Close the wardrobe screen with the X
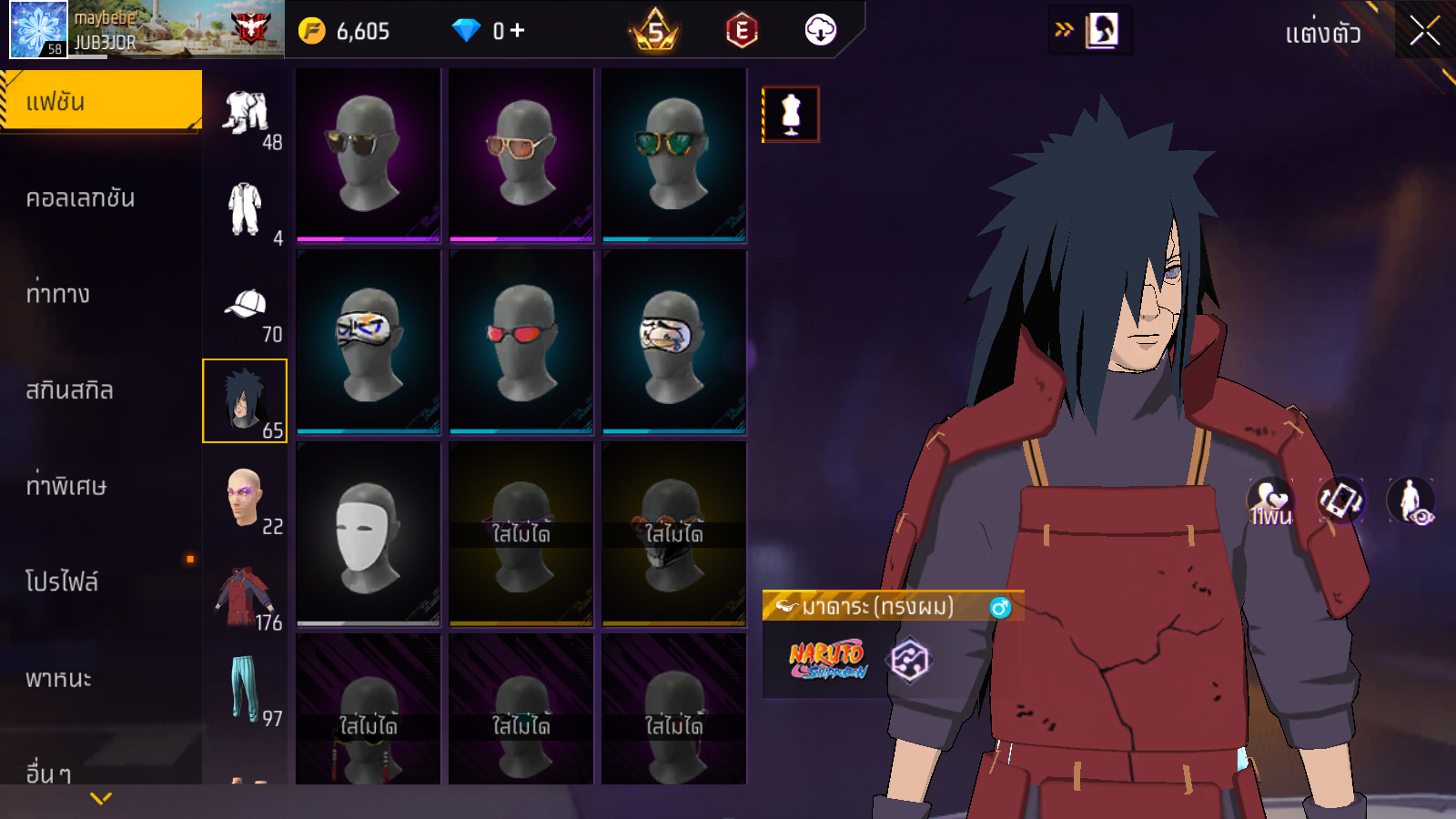This screenshot has width=1456, height=819. [1424, 32]
